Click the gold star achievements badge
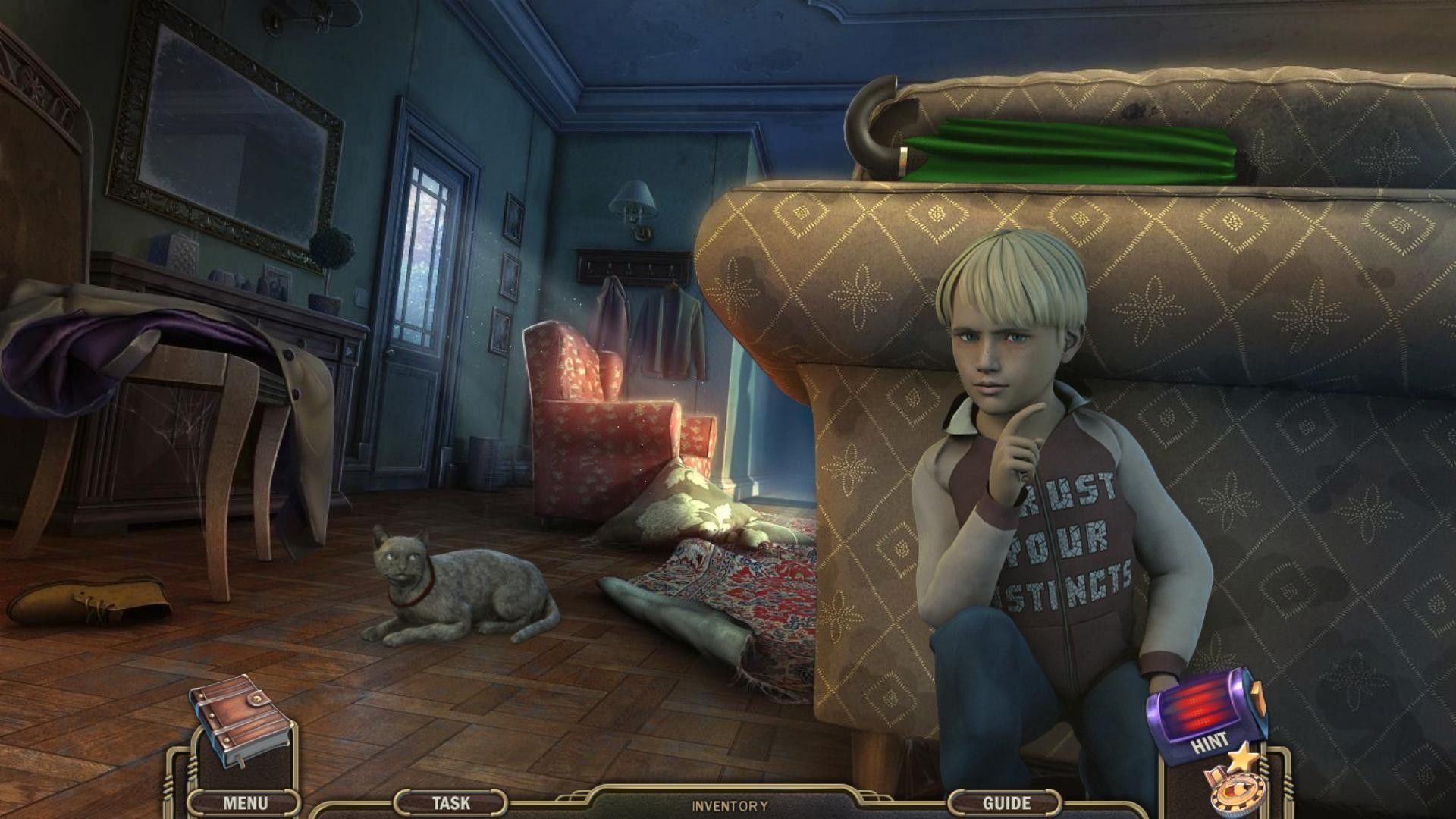 click(x=1232, y=787)
